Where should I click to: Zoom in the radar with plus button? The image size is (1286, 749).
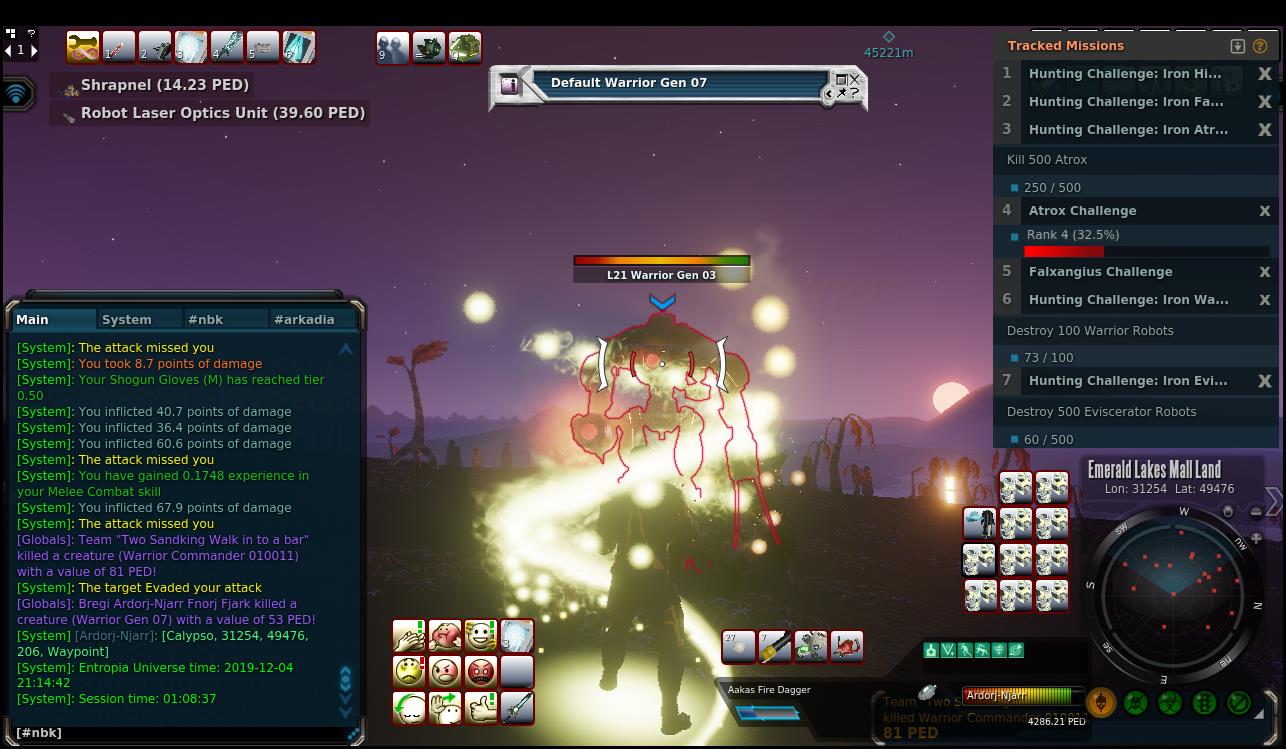pos(1256,538)
